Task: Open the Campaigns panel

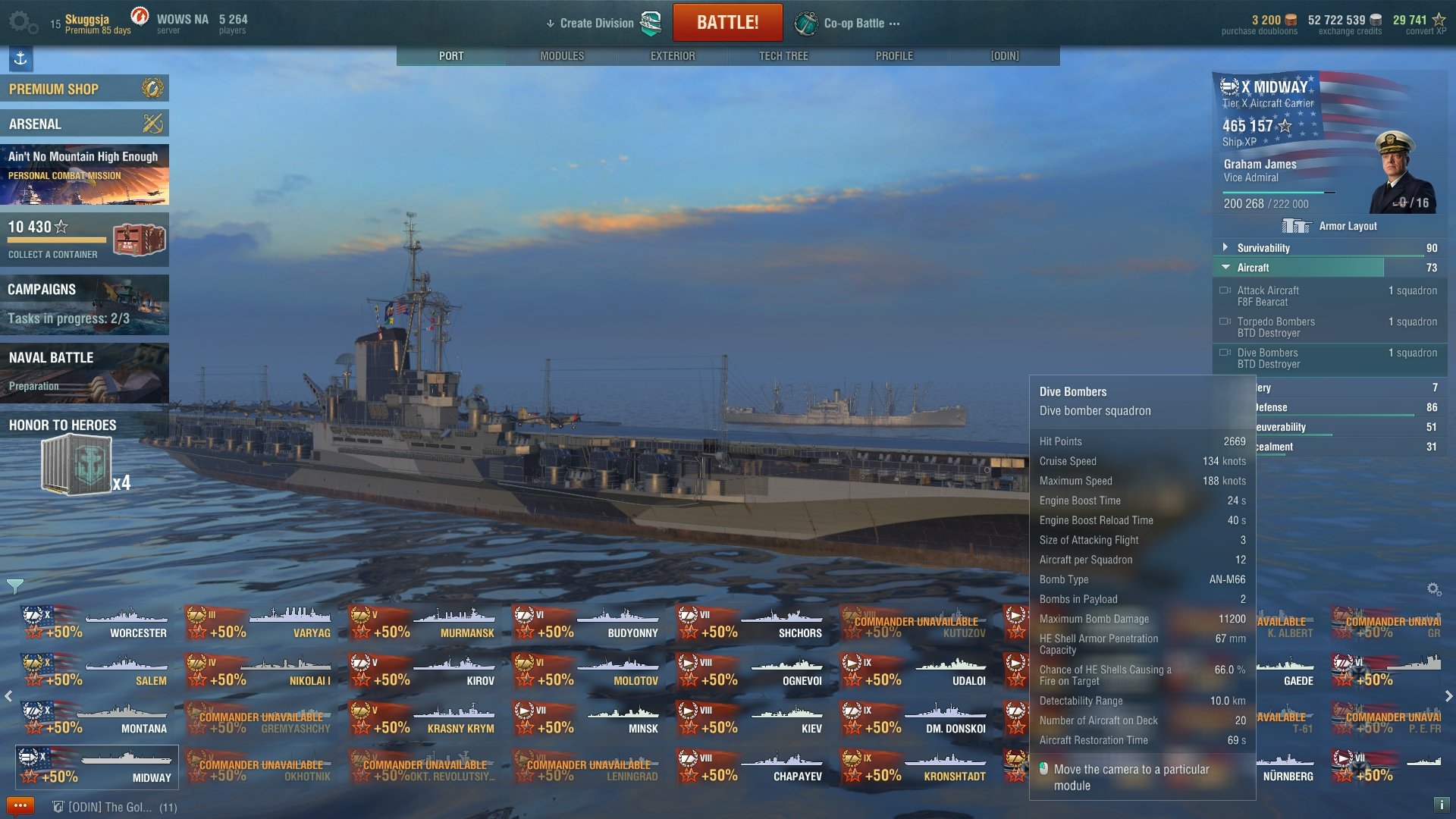Action: pos(84,304)
